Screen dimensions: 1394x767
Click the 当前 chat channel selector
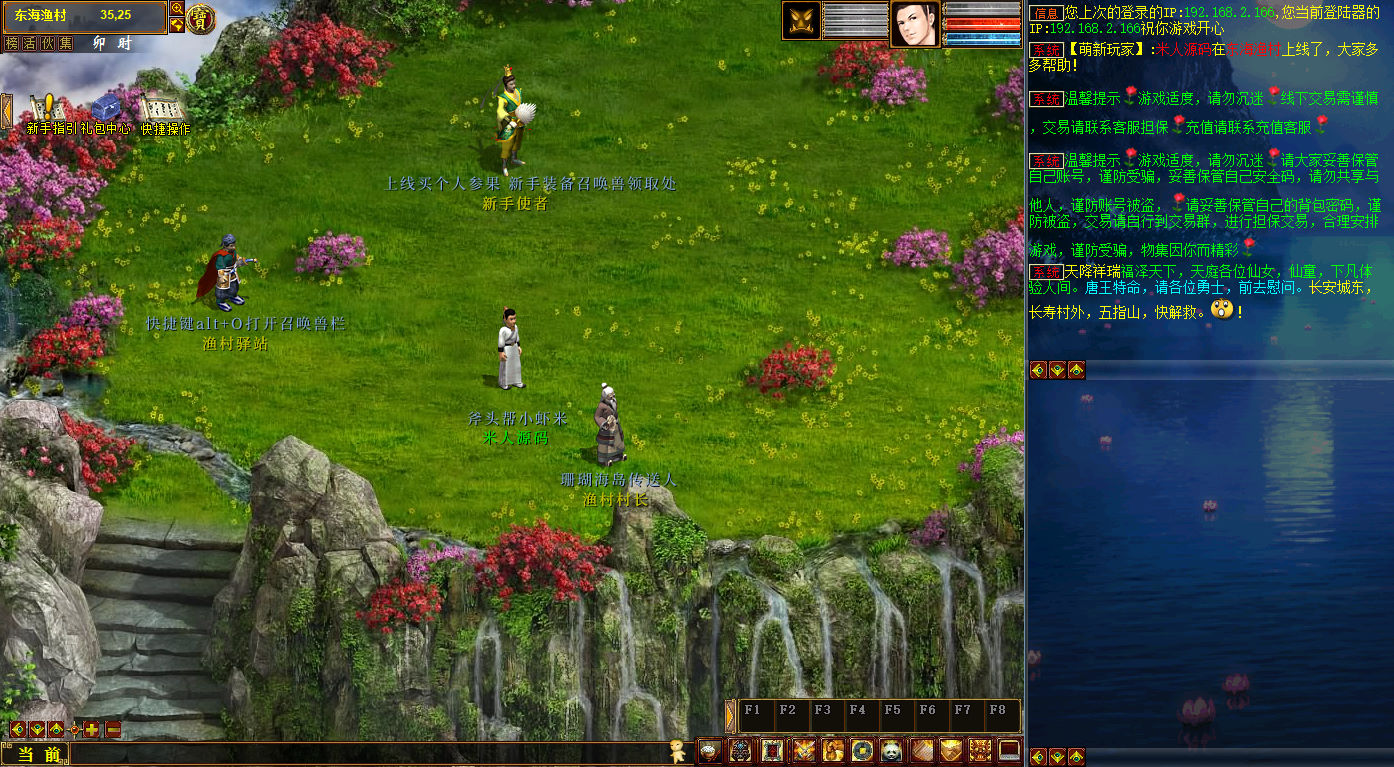click(36, 754)
